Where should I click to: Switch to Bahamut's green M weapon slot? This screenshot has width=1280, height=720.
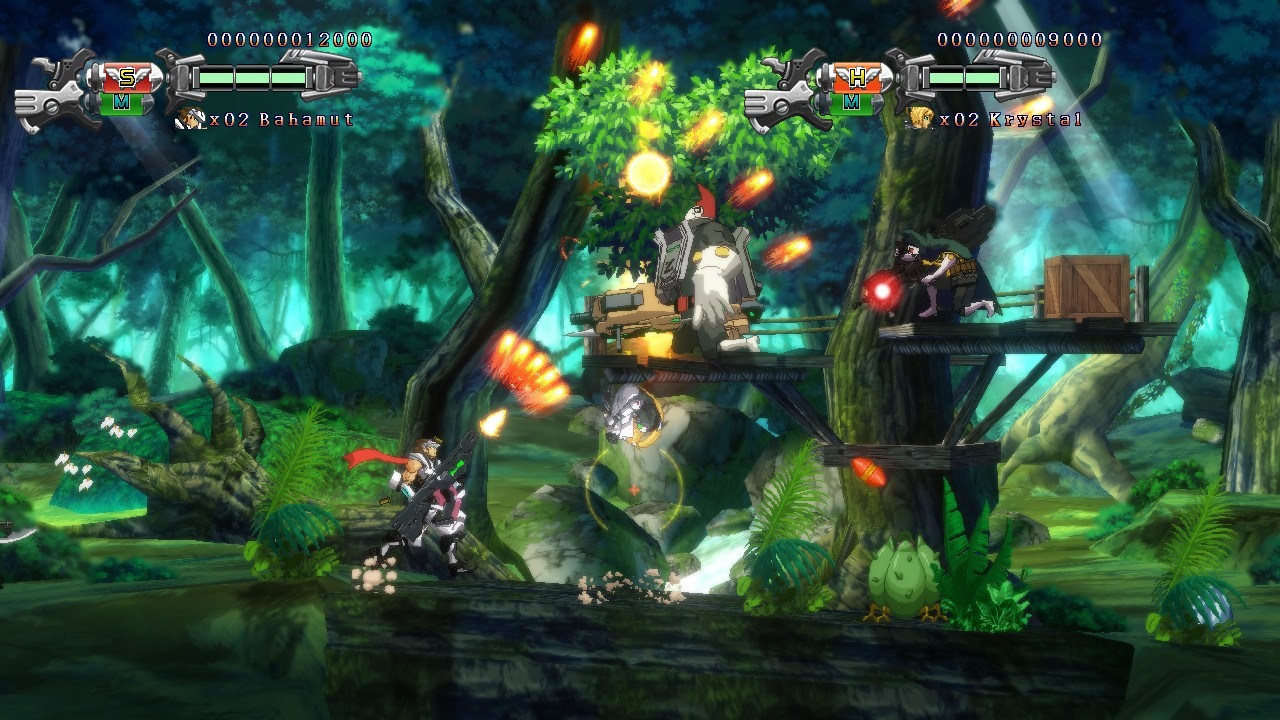[x=121, y=101]
